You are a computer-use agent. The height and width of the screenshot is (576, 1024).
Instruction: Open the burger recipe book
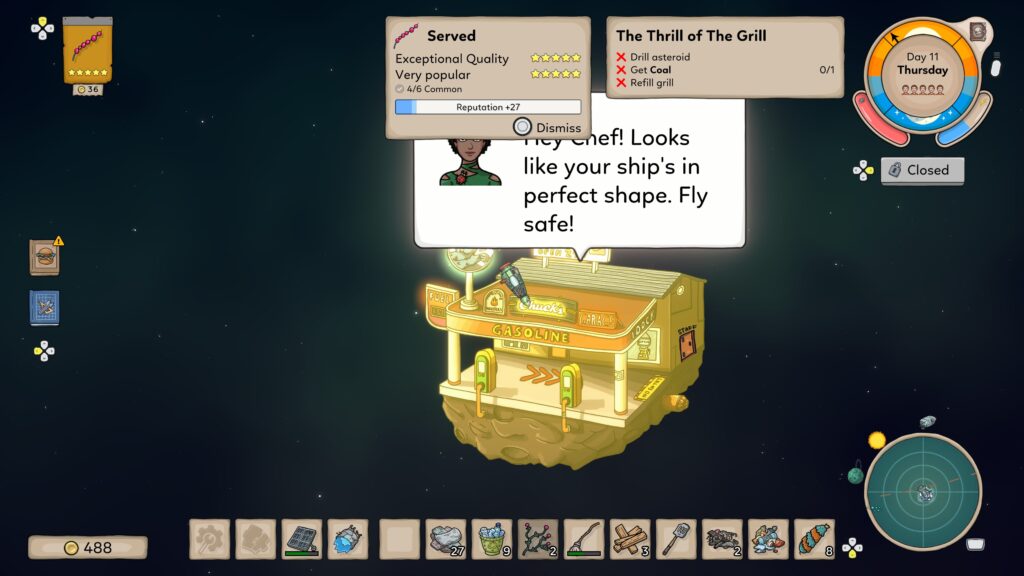[x=44, y=257]
